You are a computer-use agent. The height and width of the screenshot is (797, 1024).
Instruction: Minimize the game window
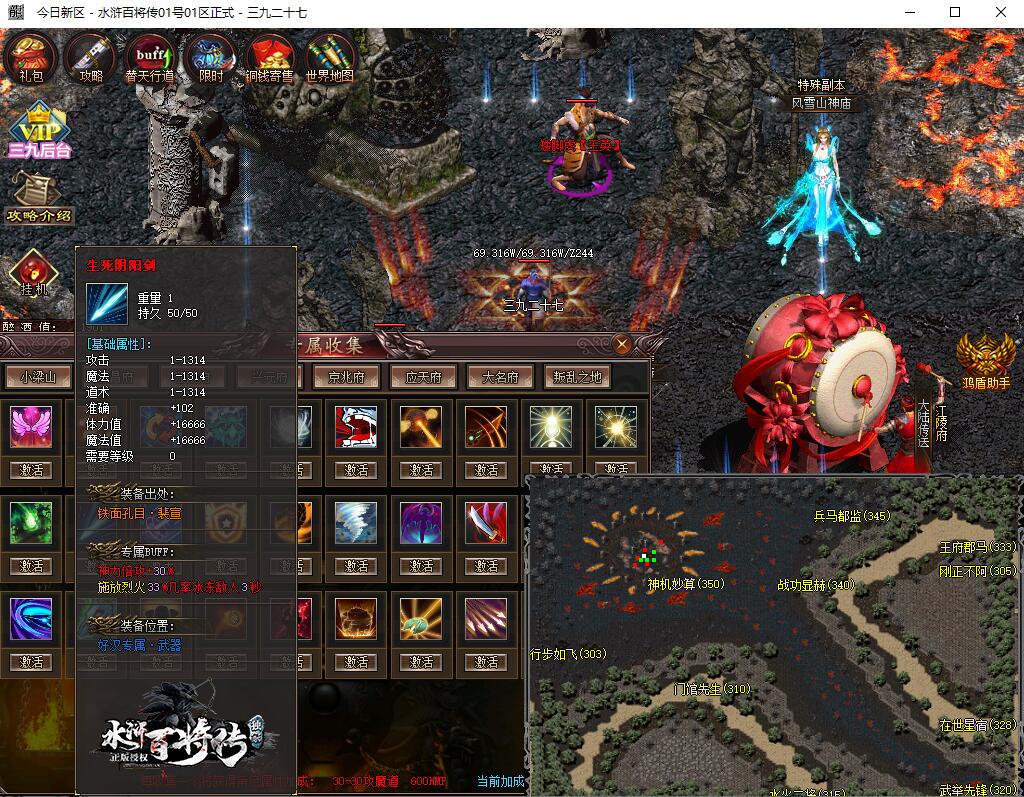coord(909,13)
